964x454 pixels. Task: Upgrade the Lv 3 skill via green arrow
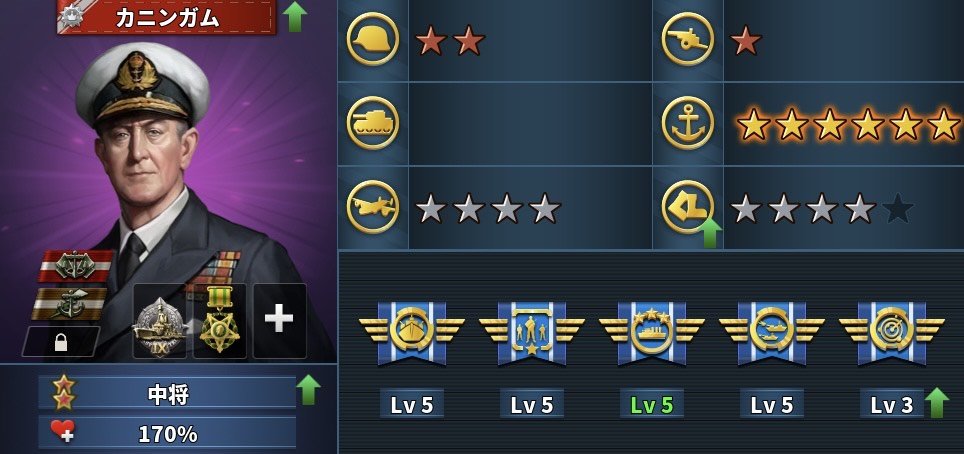(x=937, y=402)
